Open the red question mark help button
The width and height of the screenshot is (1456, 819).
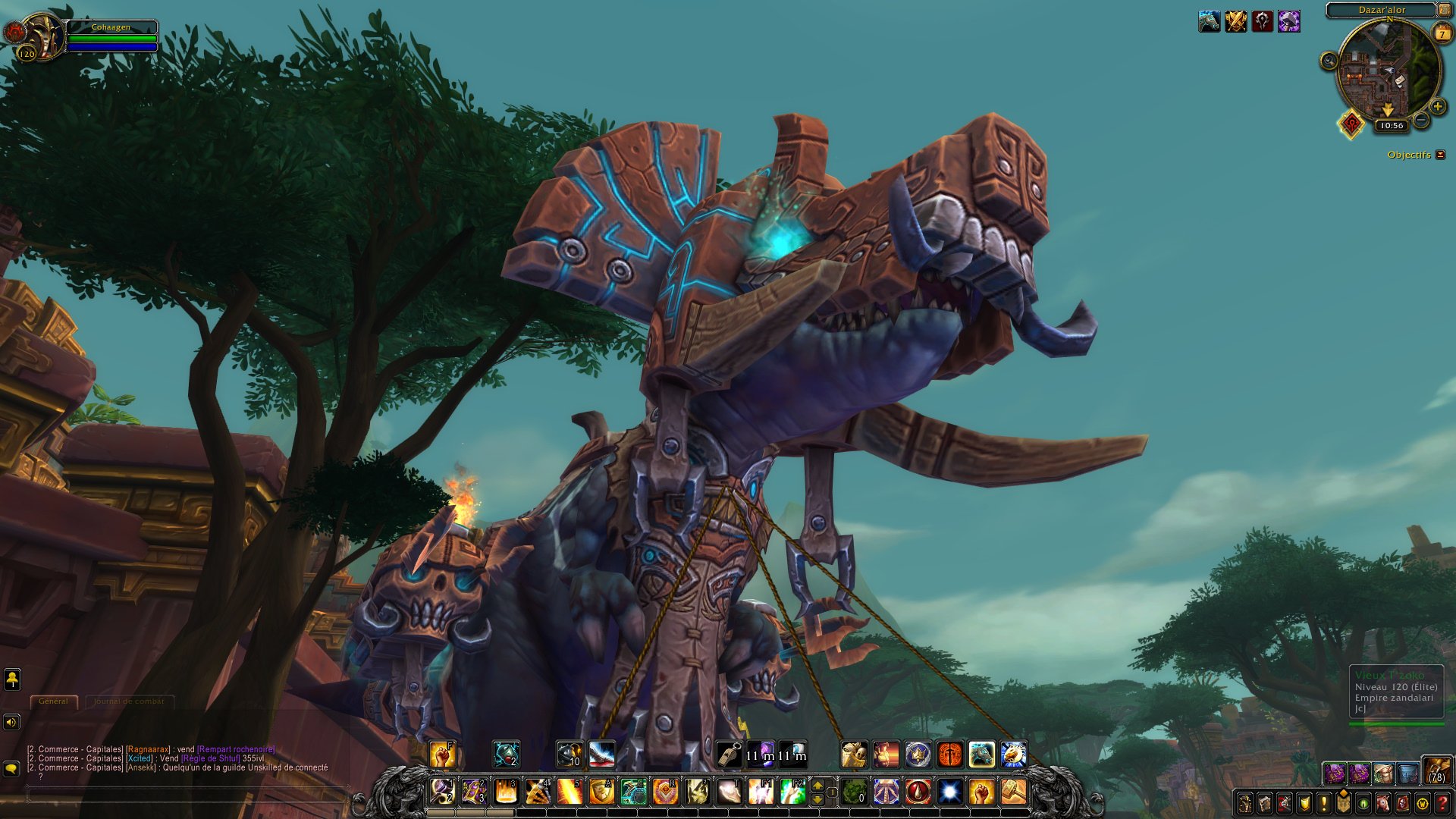(x=1442, y=803)
